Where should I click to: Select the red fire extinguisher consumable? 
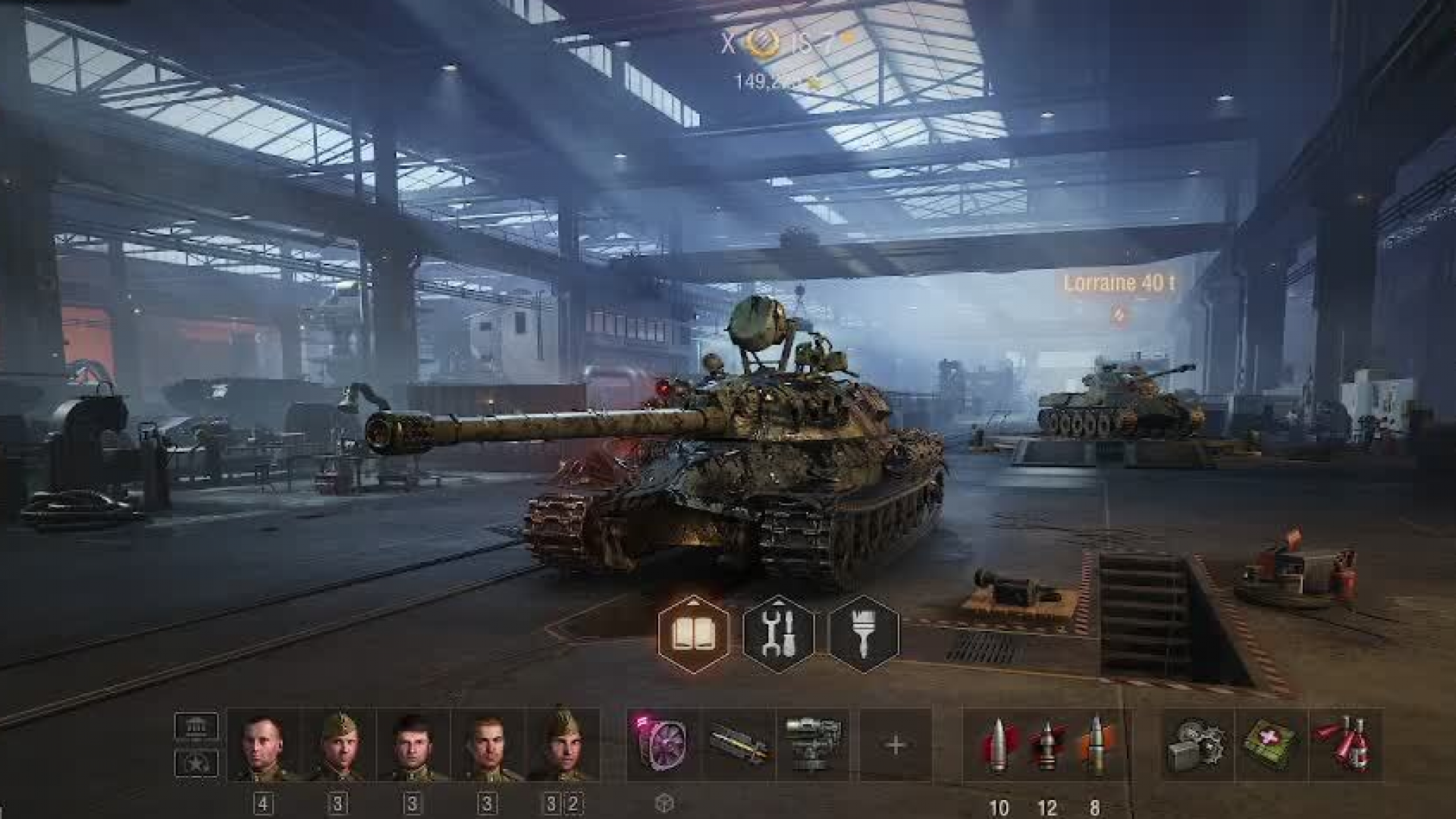point(1345,745)
